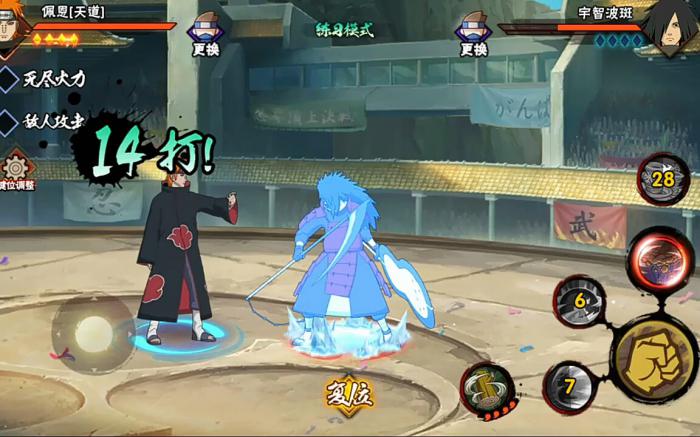Use the summon skill showing cooldown 28
Viewport: 700px width, 437px height.
663,180
